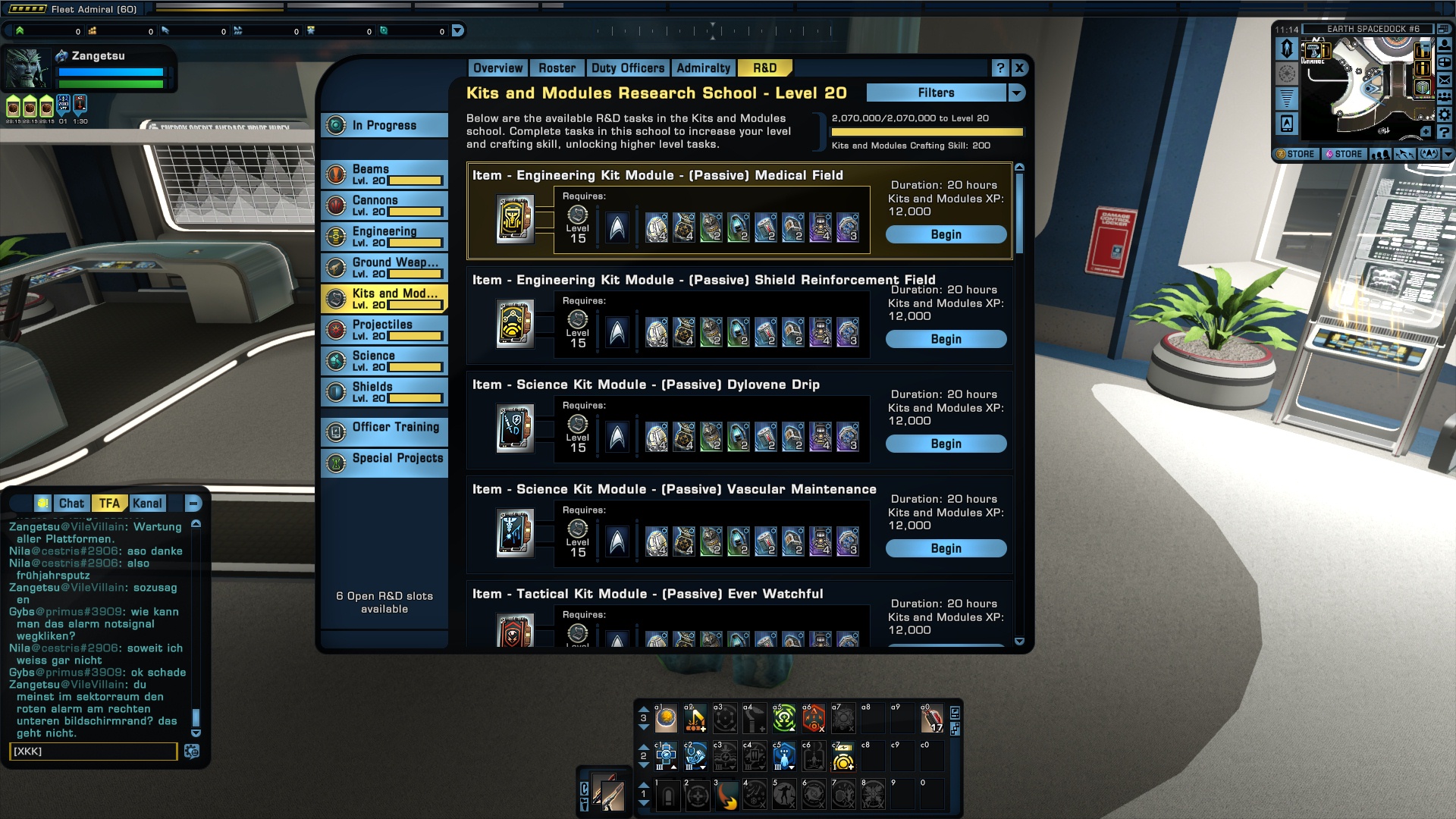
Task: Begin the Vascular Maintenance module task
Action: click(946, 549)
